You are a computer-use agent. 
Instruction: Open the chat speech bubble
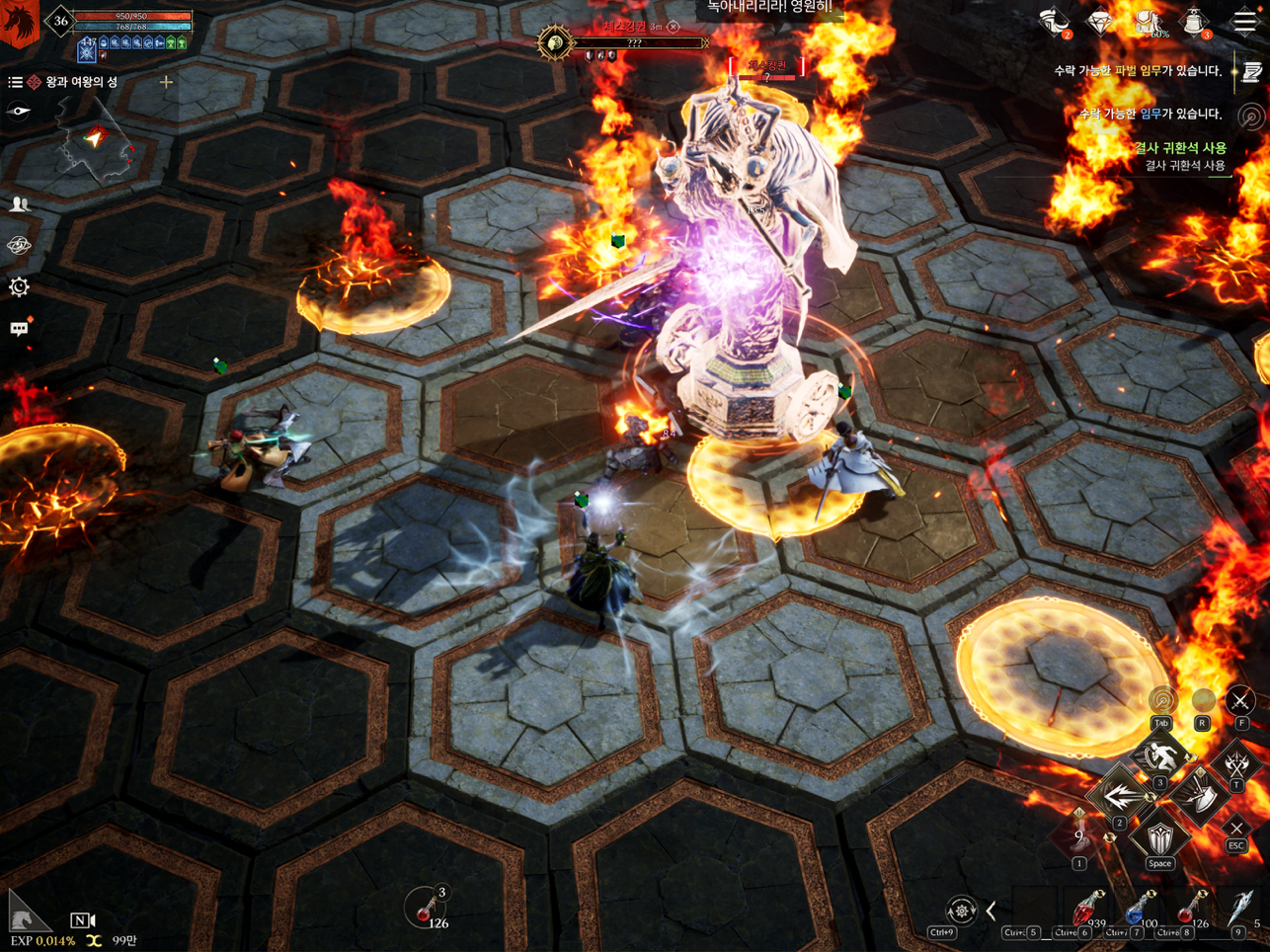pos(19,329)
